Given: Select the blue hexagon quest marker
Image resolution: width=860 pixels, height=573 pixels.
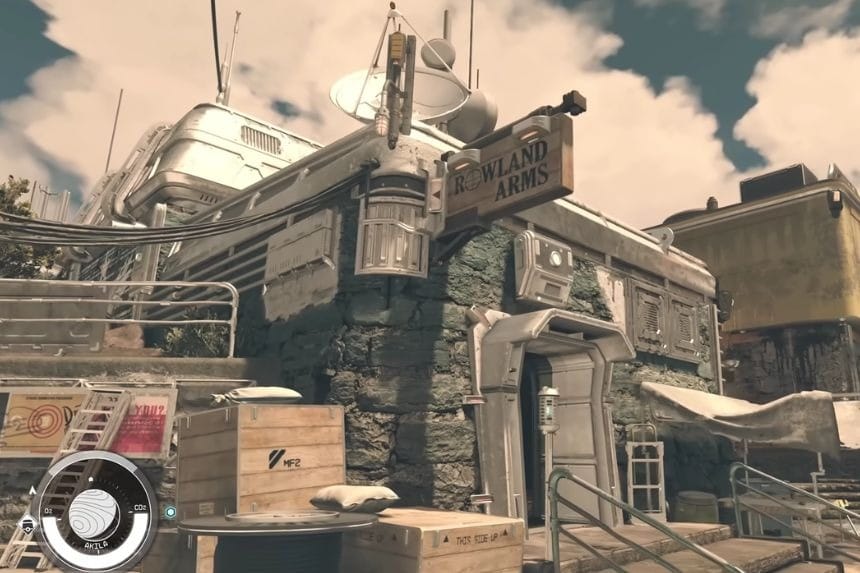Looking at the screenshot, I should point(171,512).
